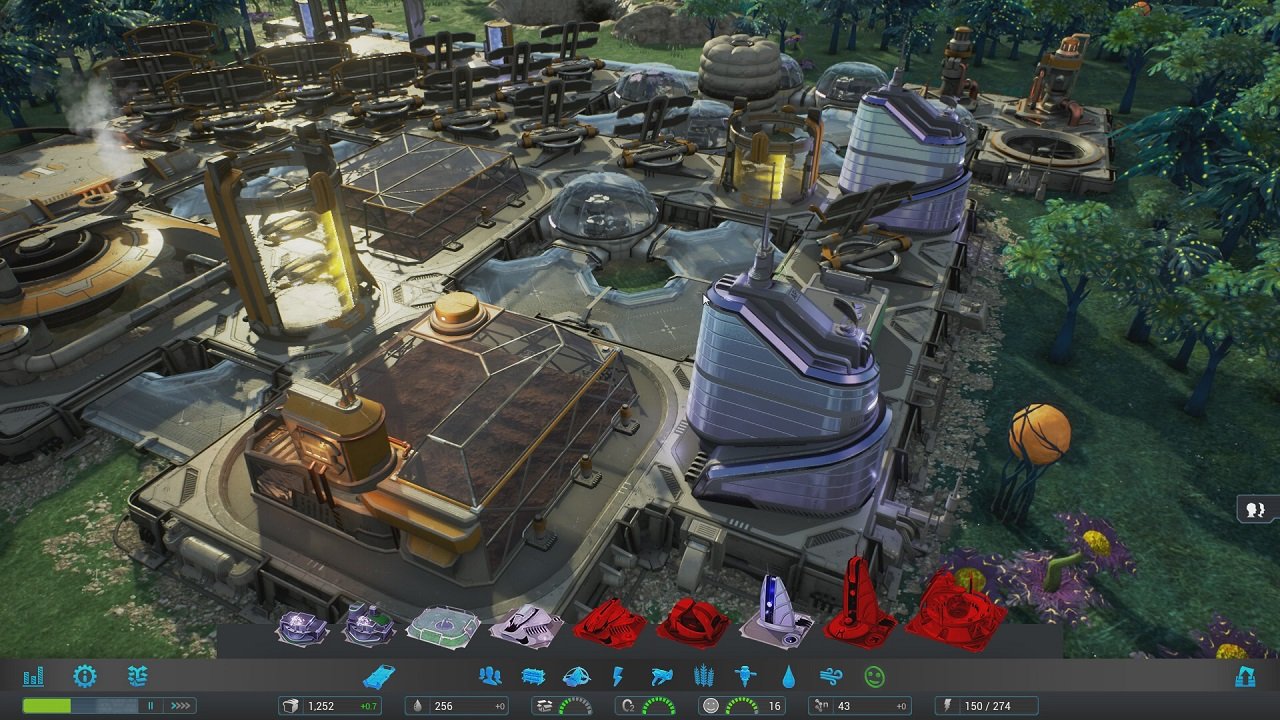Viewport: 1280px width, 720px height.
Task: Select the wheat farming icon
Action: pos(703,677)
